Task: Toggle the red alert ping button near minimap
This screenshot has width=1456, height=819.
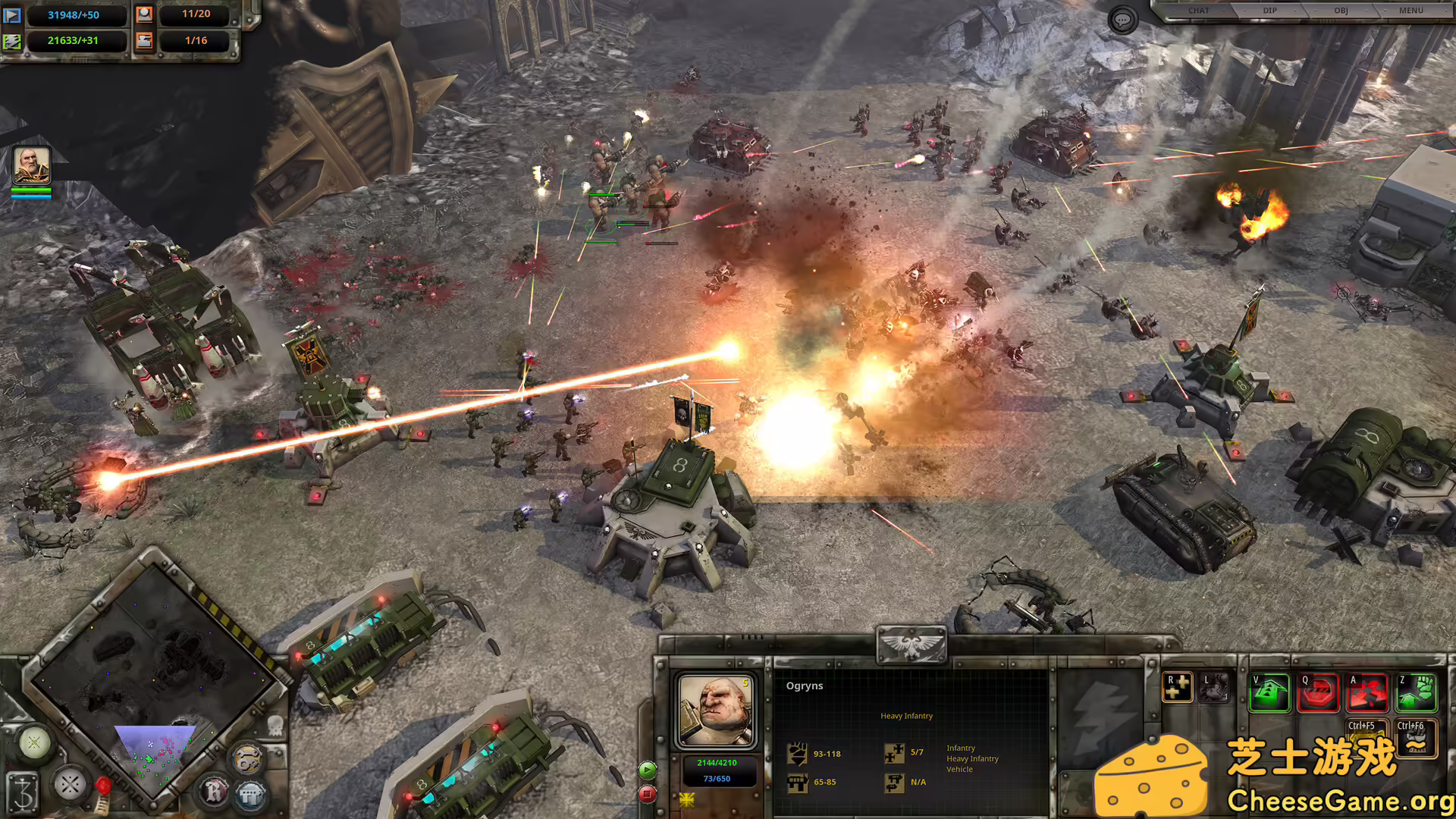Action: [103, 787]
